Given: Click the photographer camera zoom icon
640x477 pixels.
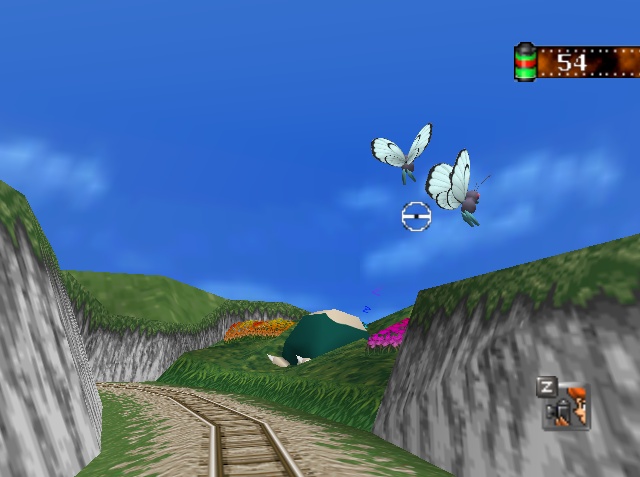Looking at the screenshot, I should click(567, 405).
